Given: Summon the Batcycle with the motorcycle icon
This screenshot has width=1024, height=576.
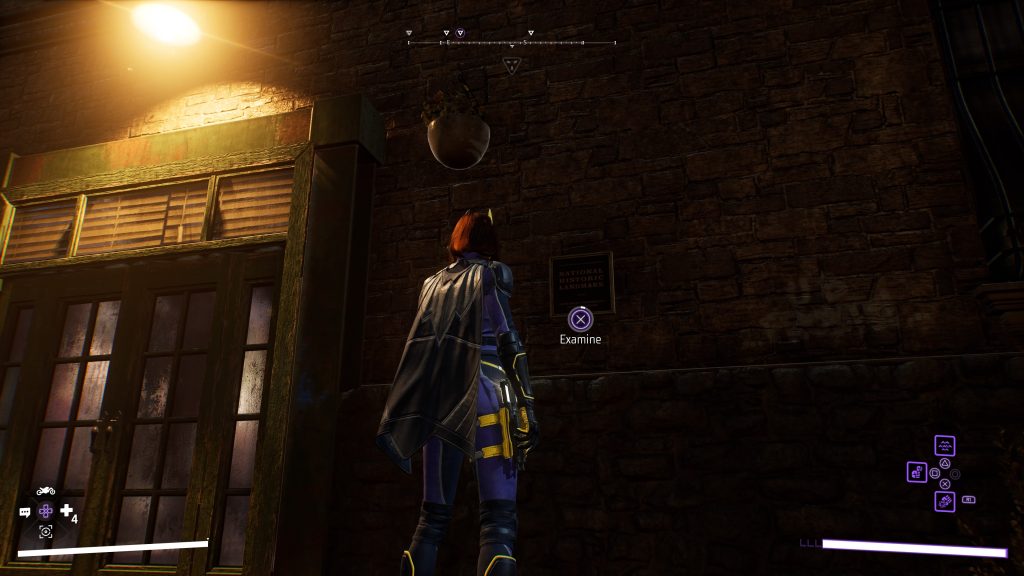Looking at the screenshot, I should 45,491.
